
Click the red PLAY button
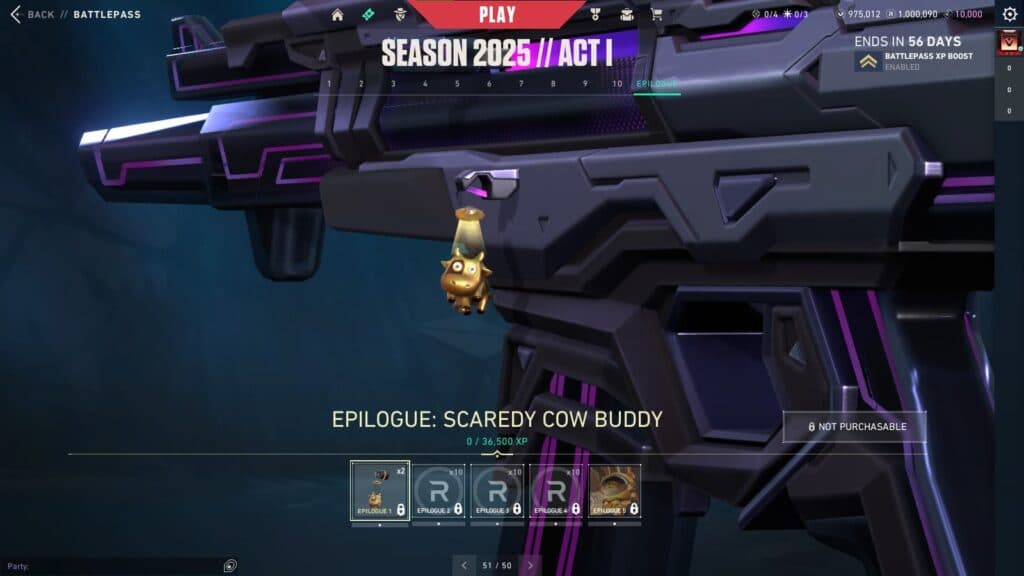[497, 14]
